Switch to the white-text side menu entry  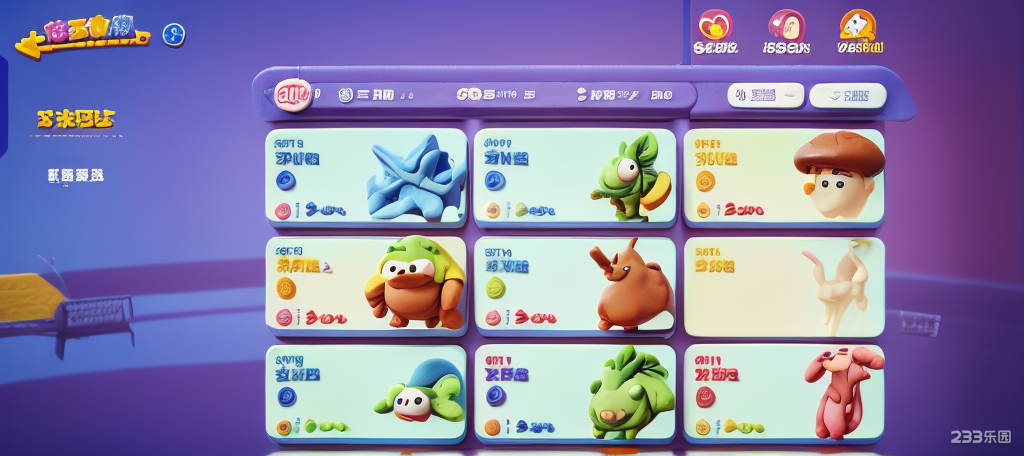click(75, 176)
